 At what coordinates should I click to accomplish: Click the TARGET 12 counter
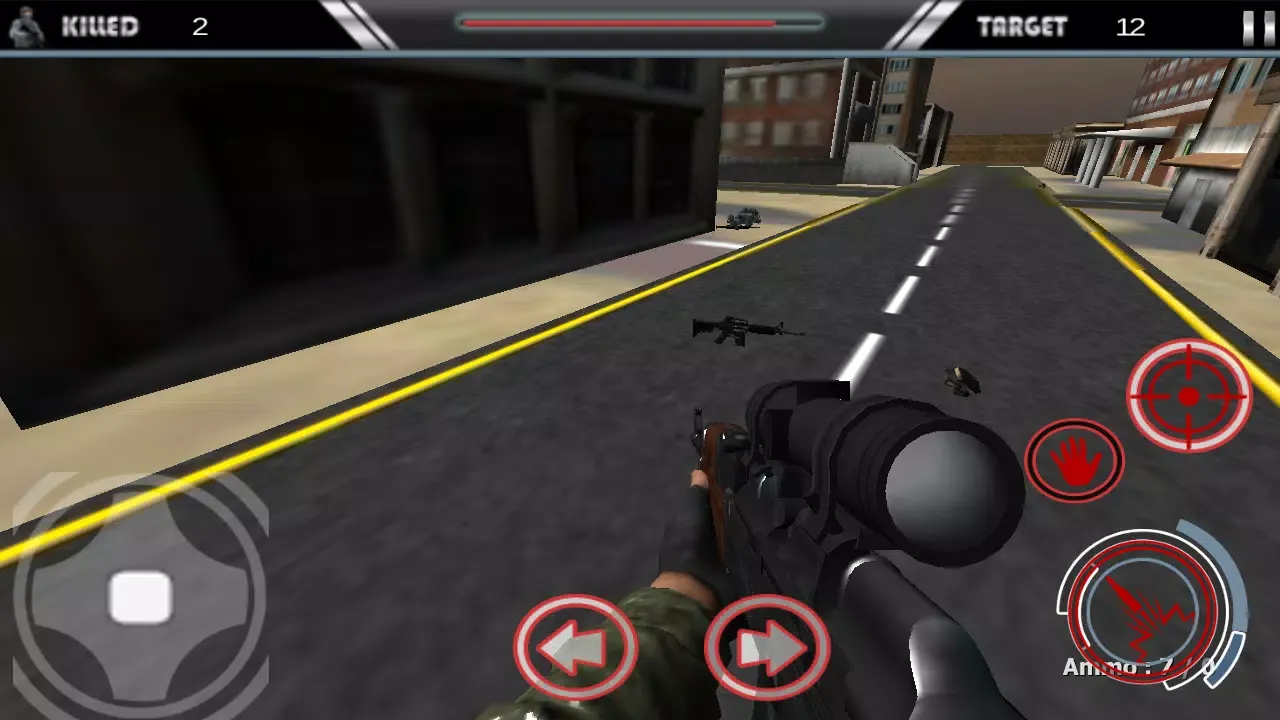(1131, 27)
